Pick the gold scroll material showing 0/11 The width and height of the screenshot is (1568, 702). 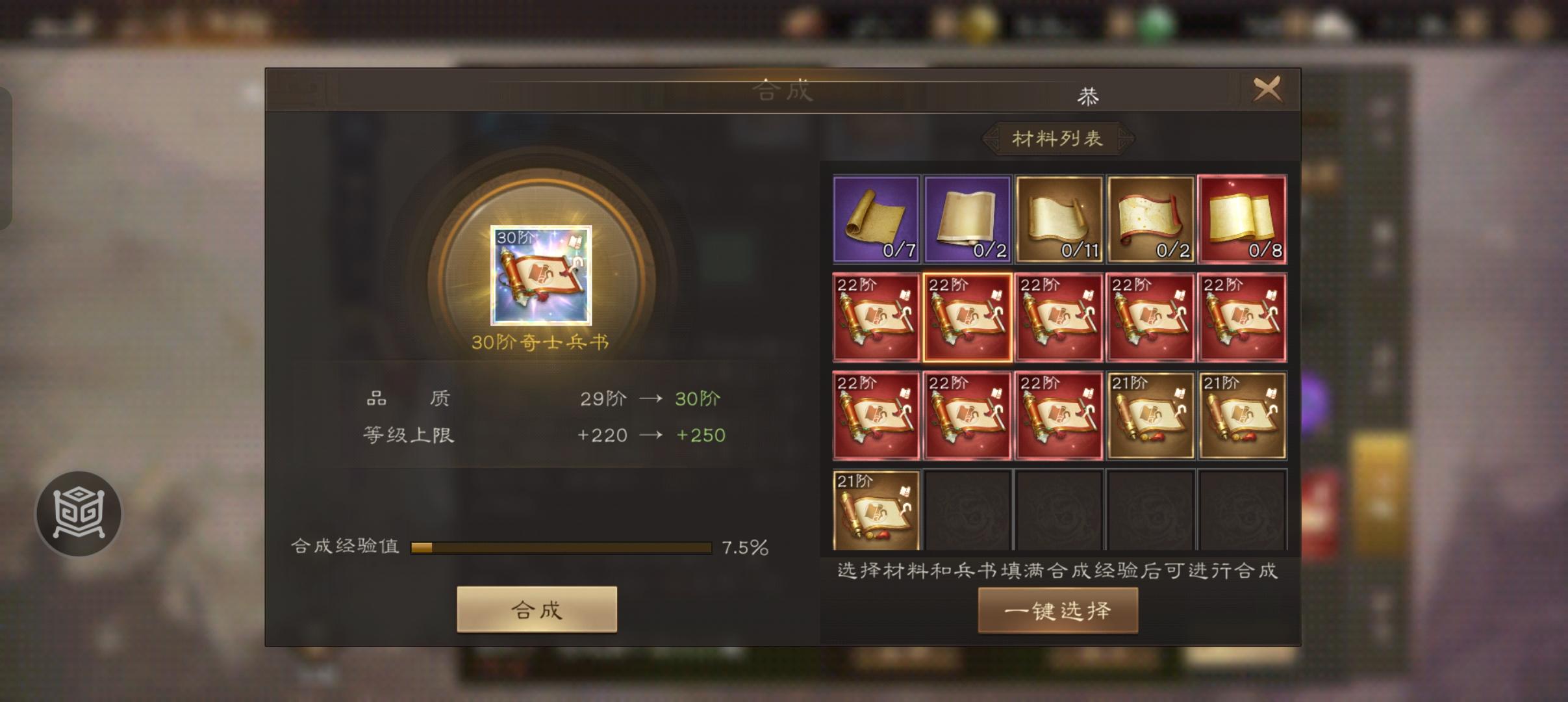[1059, 219]
